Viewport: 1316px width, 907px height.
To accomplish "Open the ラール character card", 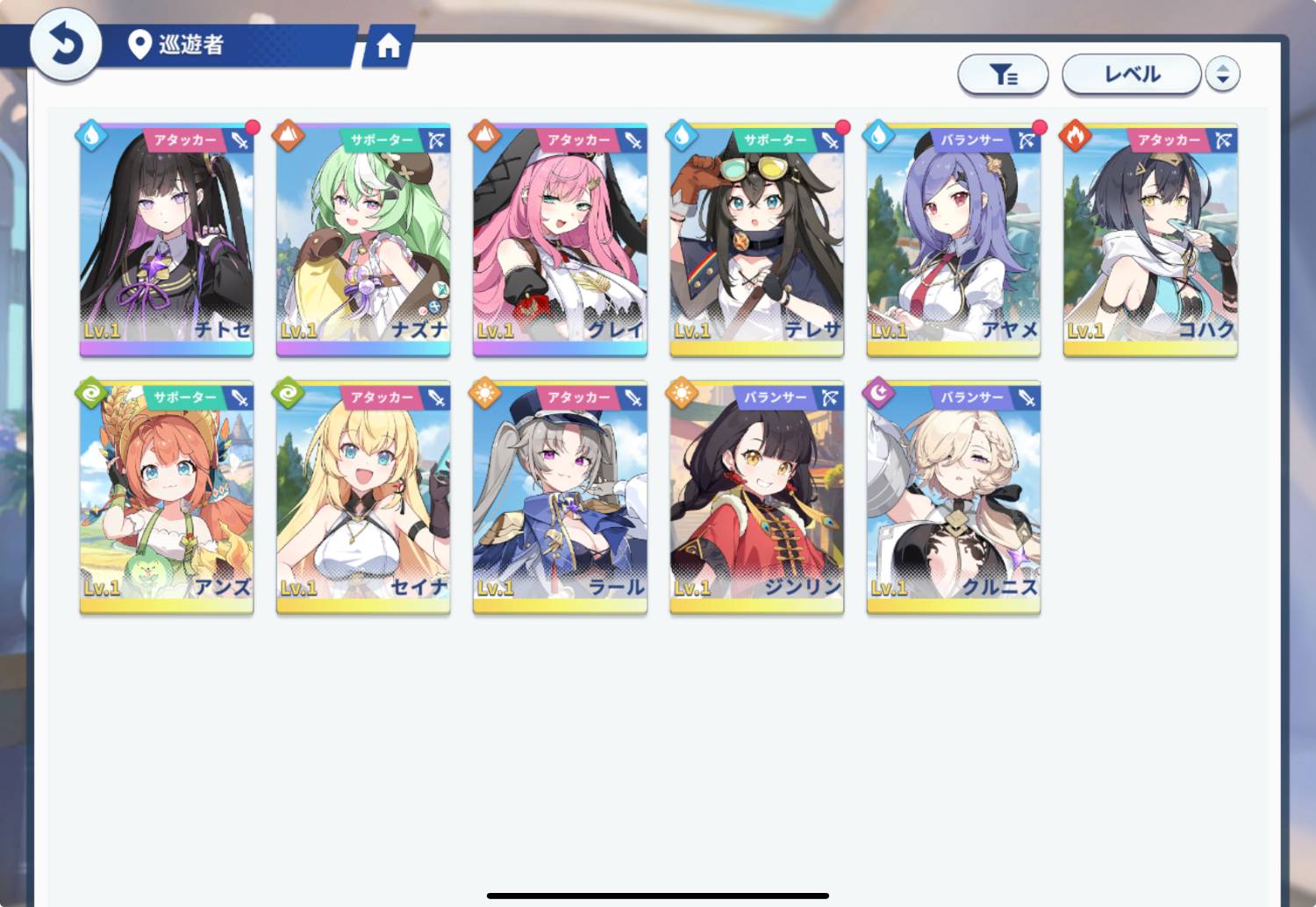I will (x=560, y=496).
